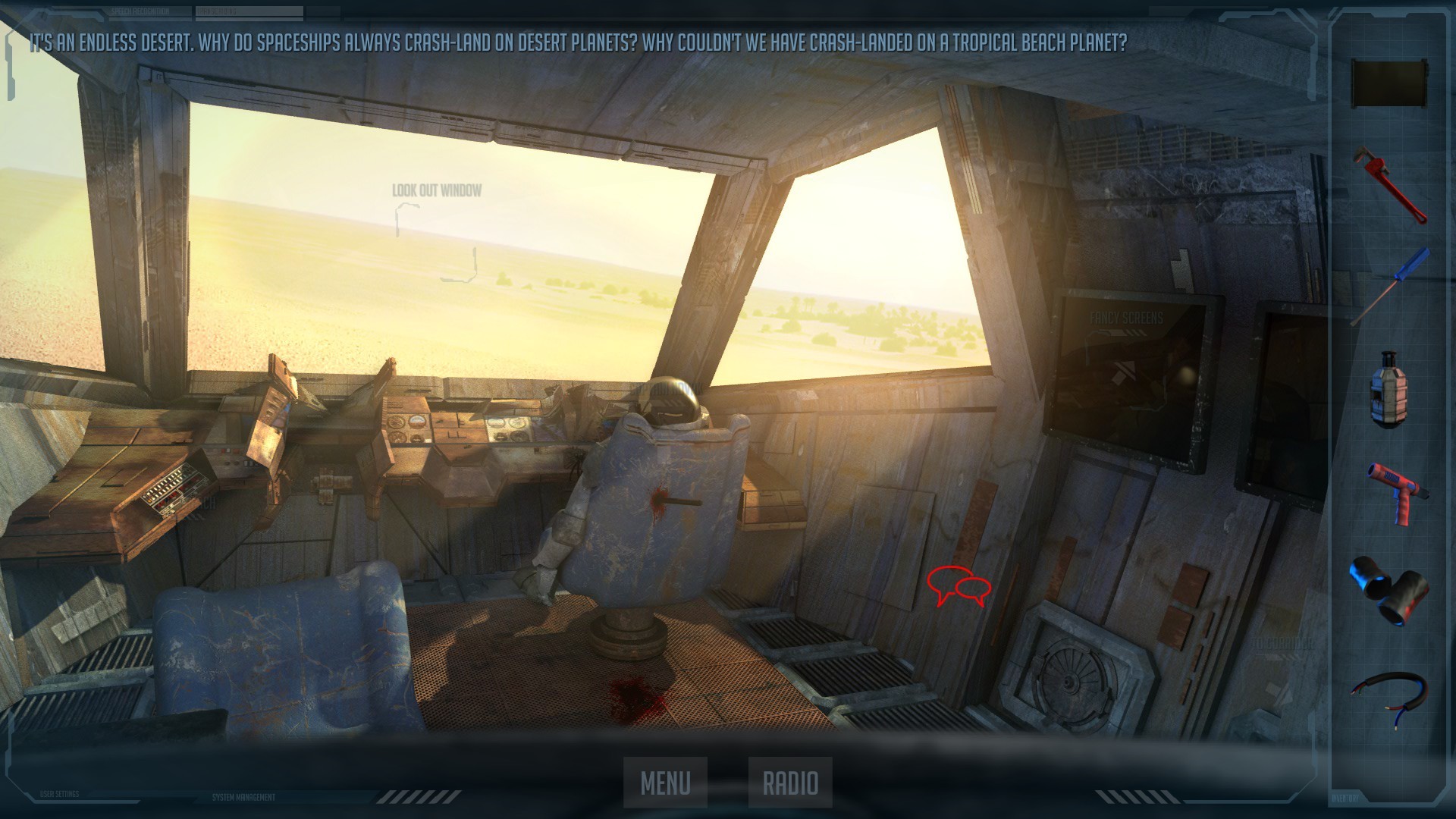Activate the 'Look Out Window' hotspot label
The width and height of the screenshot is (1456, 819).
437,190
